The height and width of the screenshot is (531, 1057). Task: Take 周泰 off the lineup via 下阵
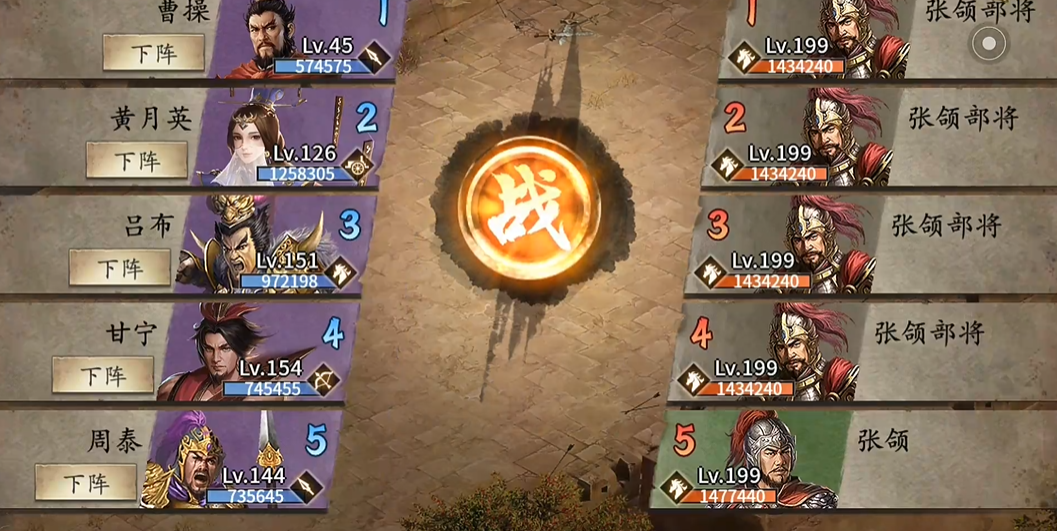click(86, 482)
